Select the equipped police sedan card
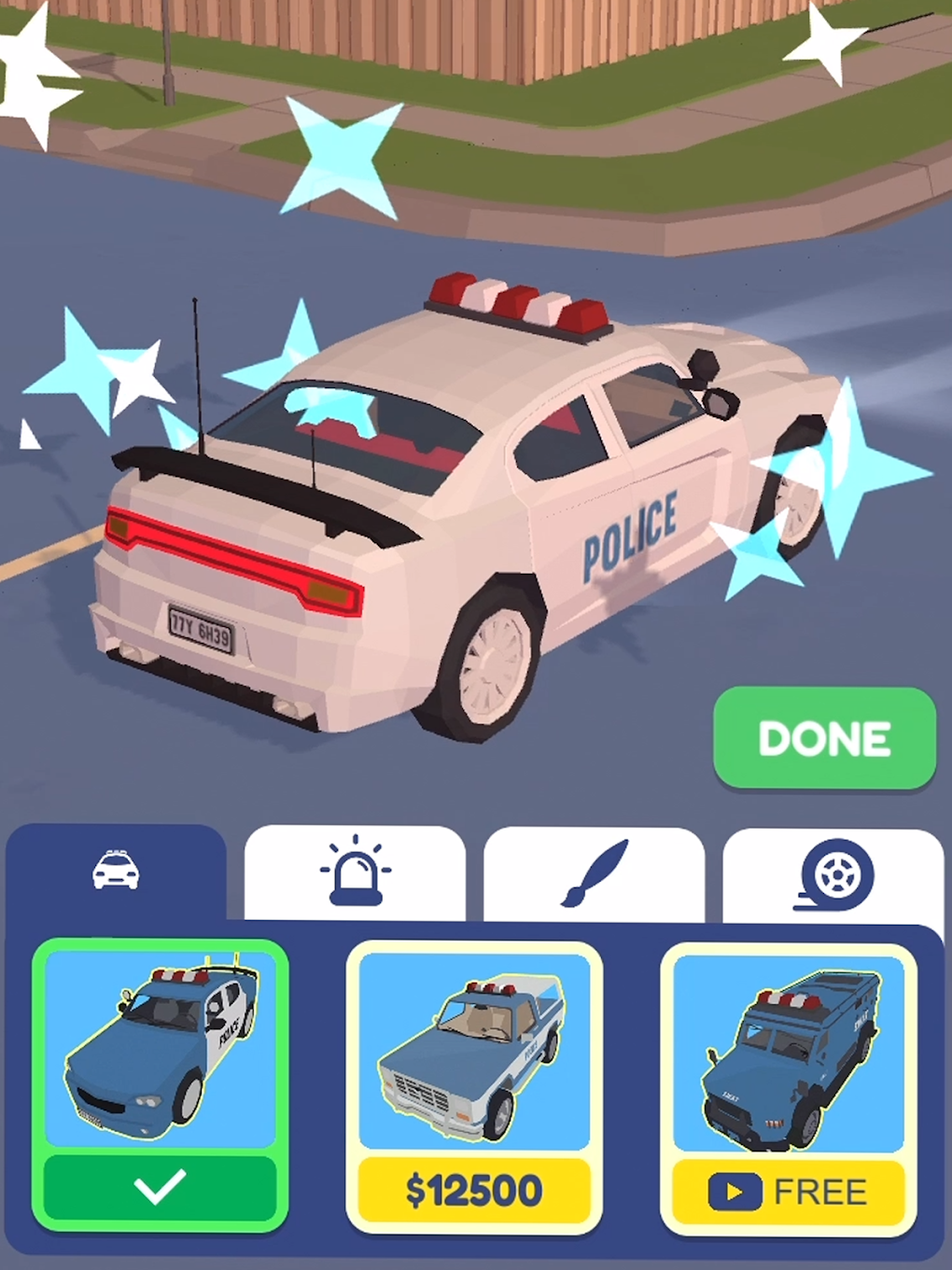 pos(160,1052)
